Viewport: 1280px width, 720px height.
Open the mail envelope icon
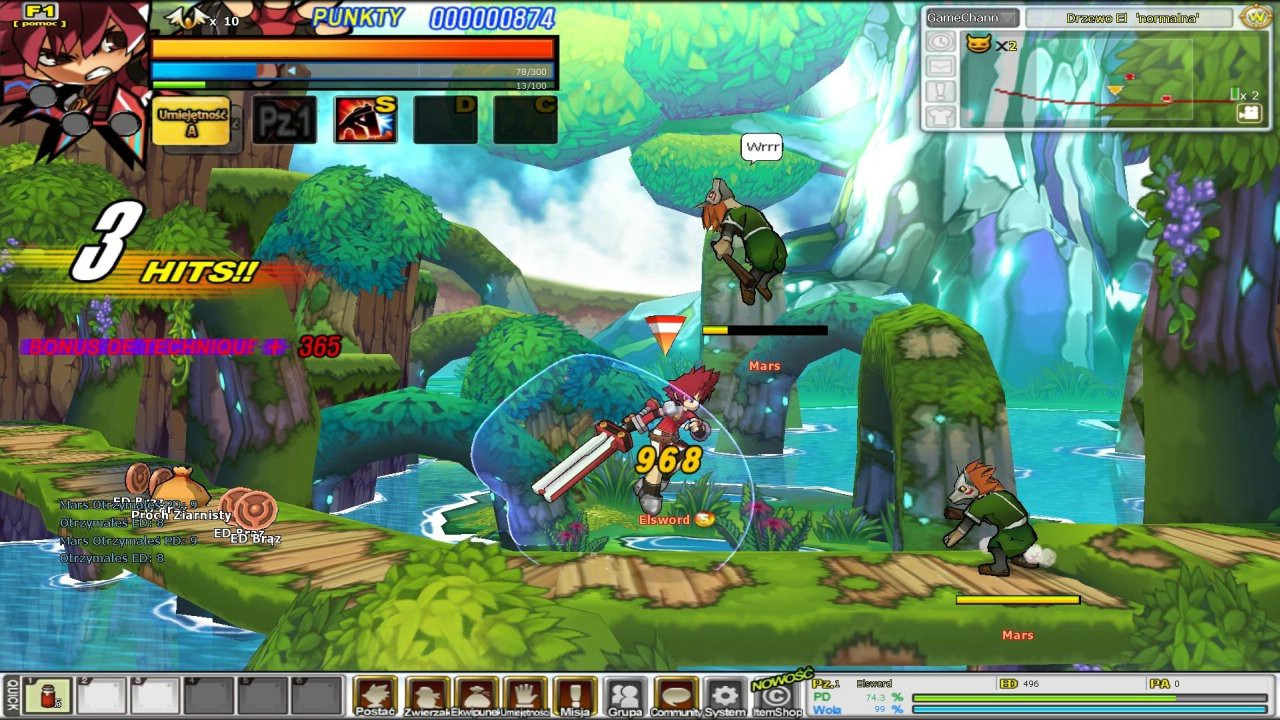[x=940, y=66]
